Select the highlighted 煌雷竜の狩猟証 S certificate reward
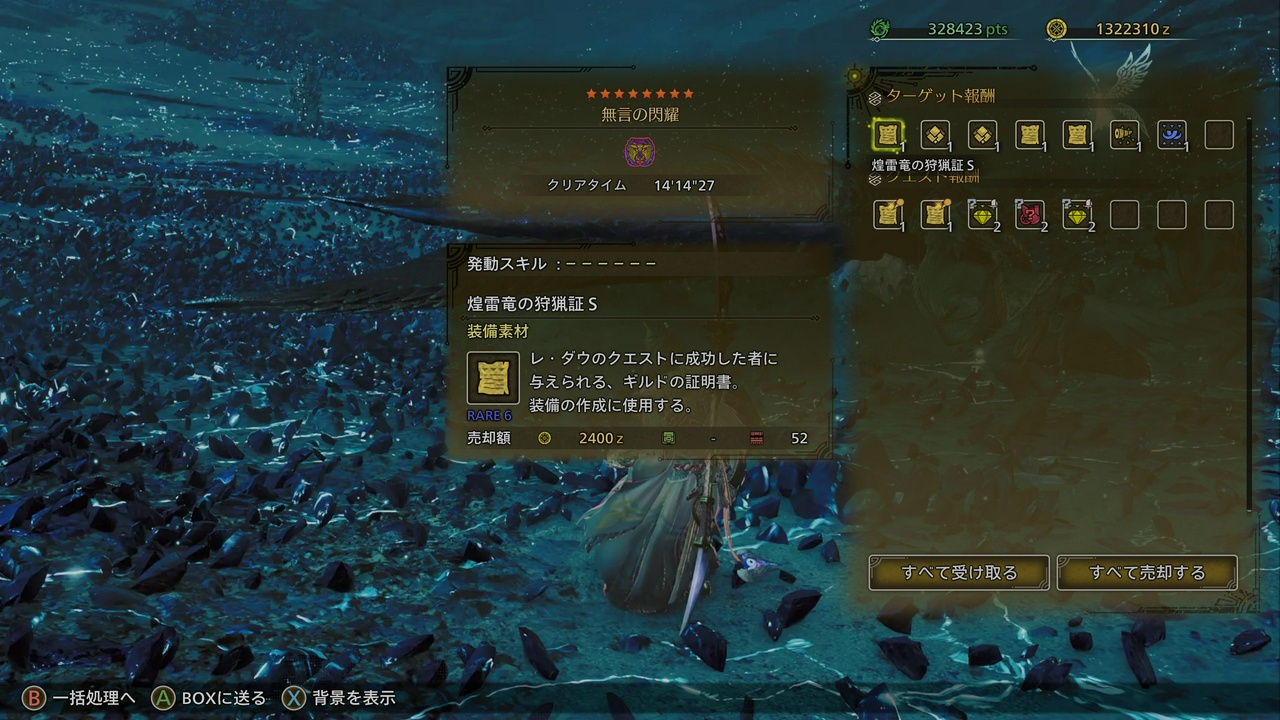 pos(886,136)
